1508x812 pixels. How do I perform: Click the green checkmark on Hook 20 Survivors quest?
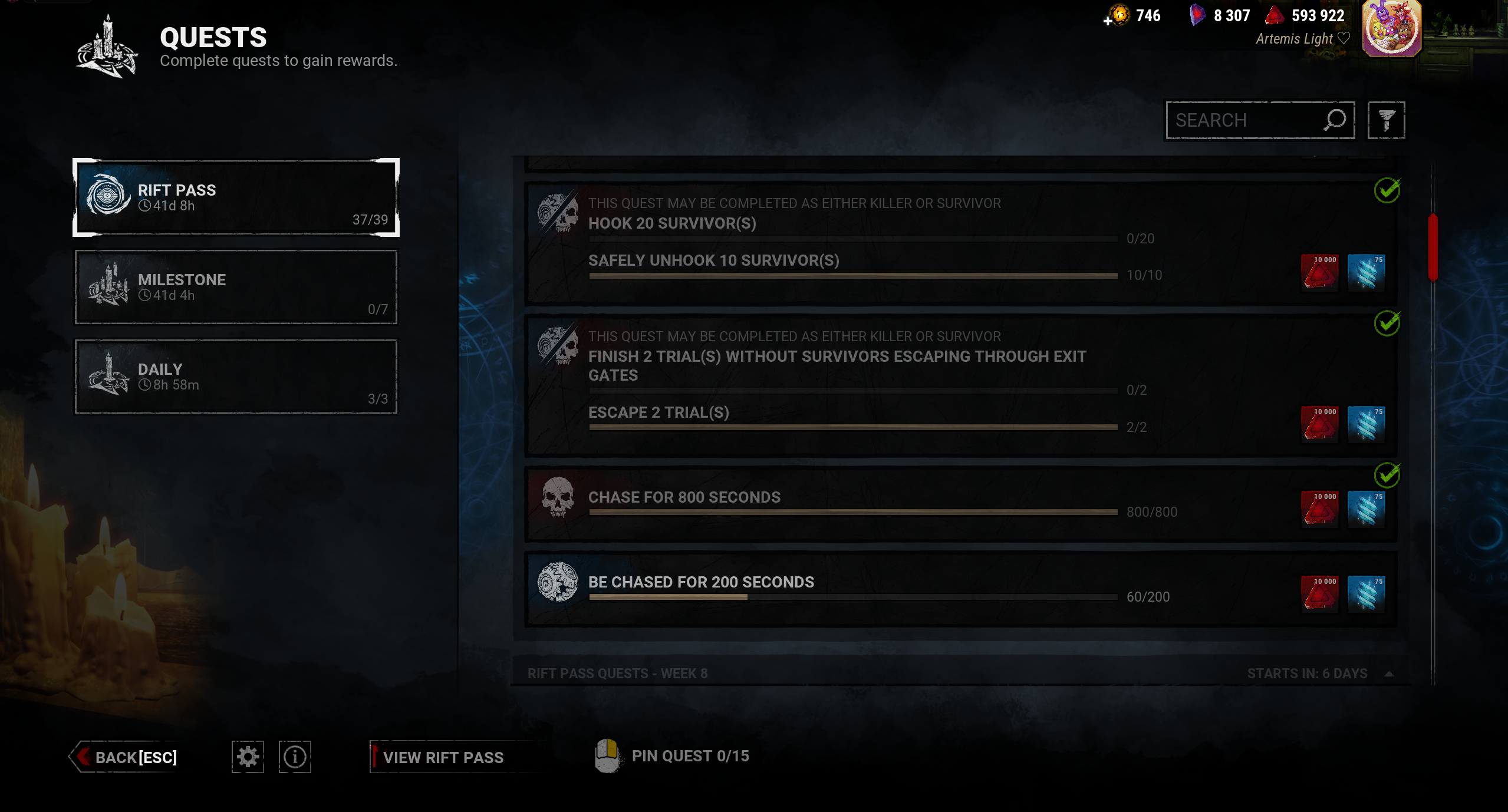tap(1389, 191)
